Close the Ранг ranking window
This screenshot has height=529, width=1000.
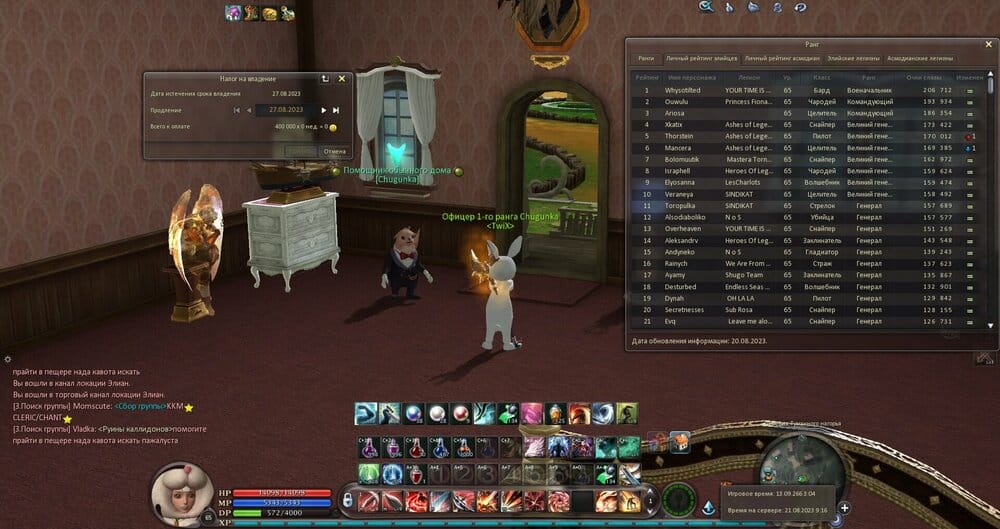coord(987,44)
